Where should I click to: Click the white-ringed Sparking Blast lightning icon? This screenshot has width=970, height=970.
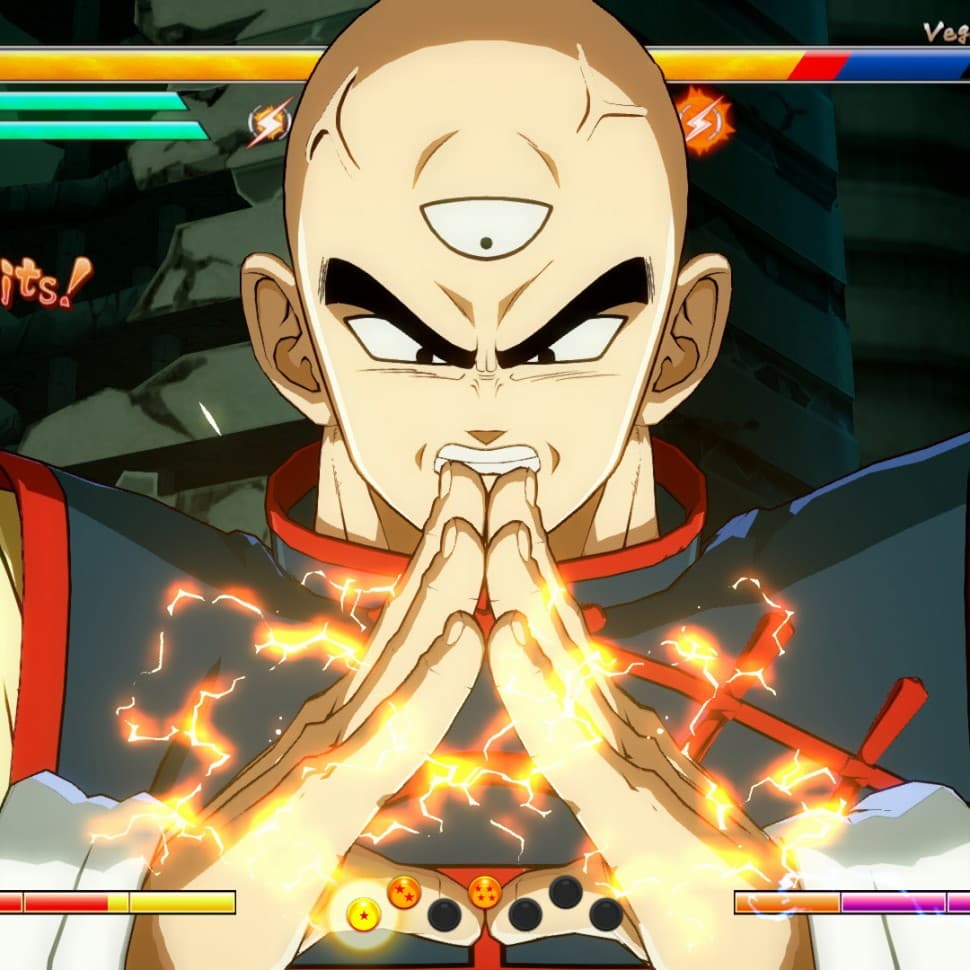coord(269,123)
